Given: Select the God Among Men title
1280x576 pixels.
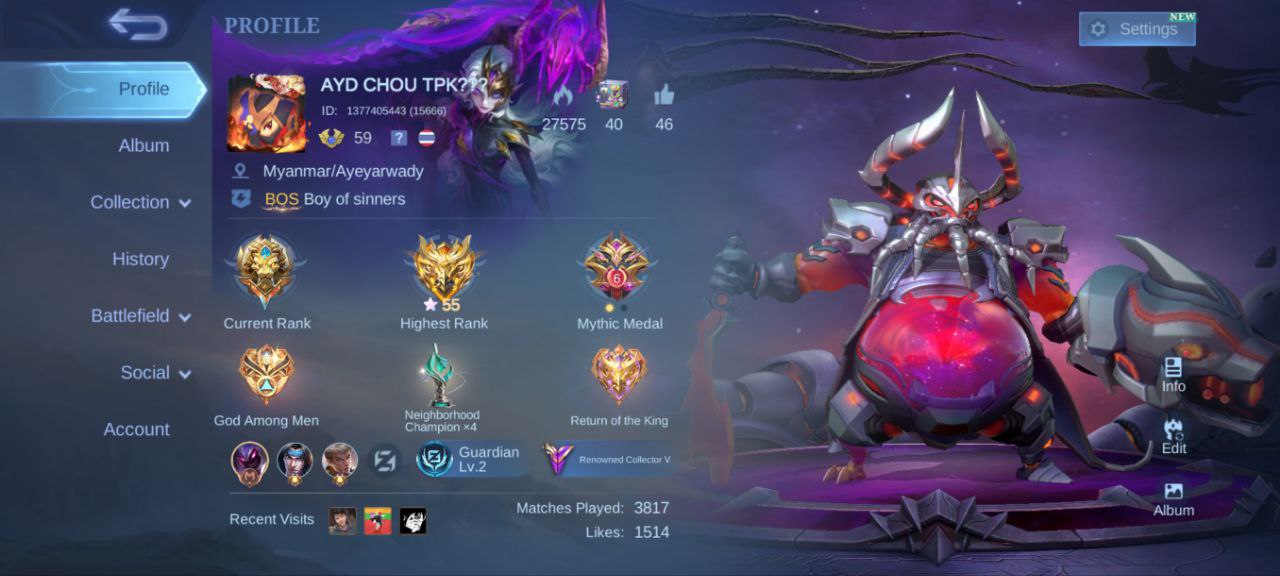Looking at the screenshot, I should pyautogui.click(x=266, y=374).
